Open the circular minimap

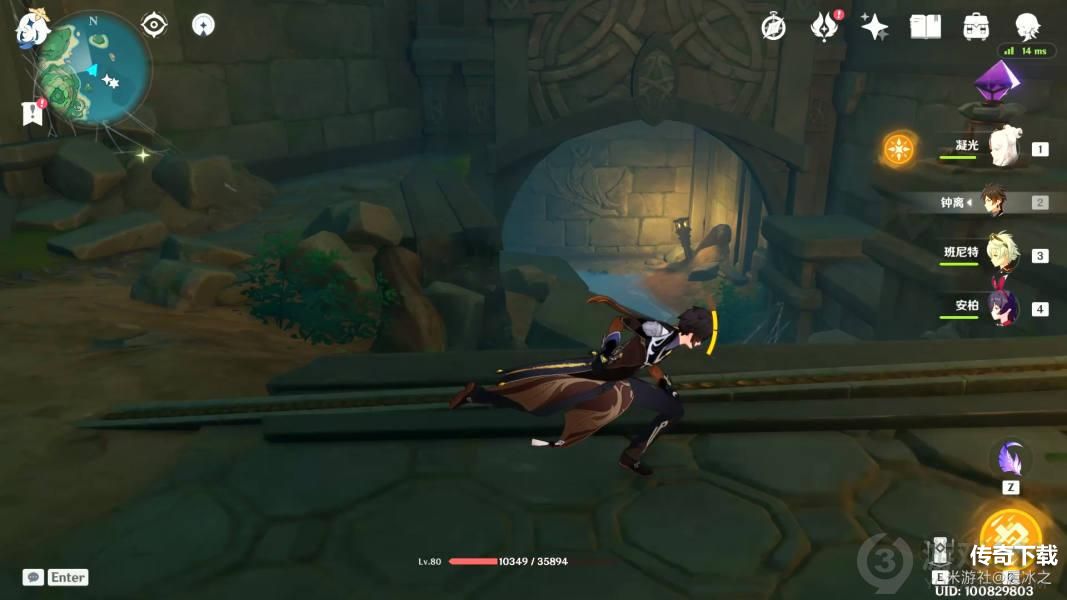point(94,70)
